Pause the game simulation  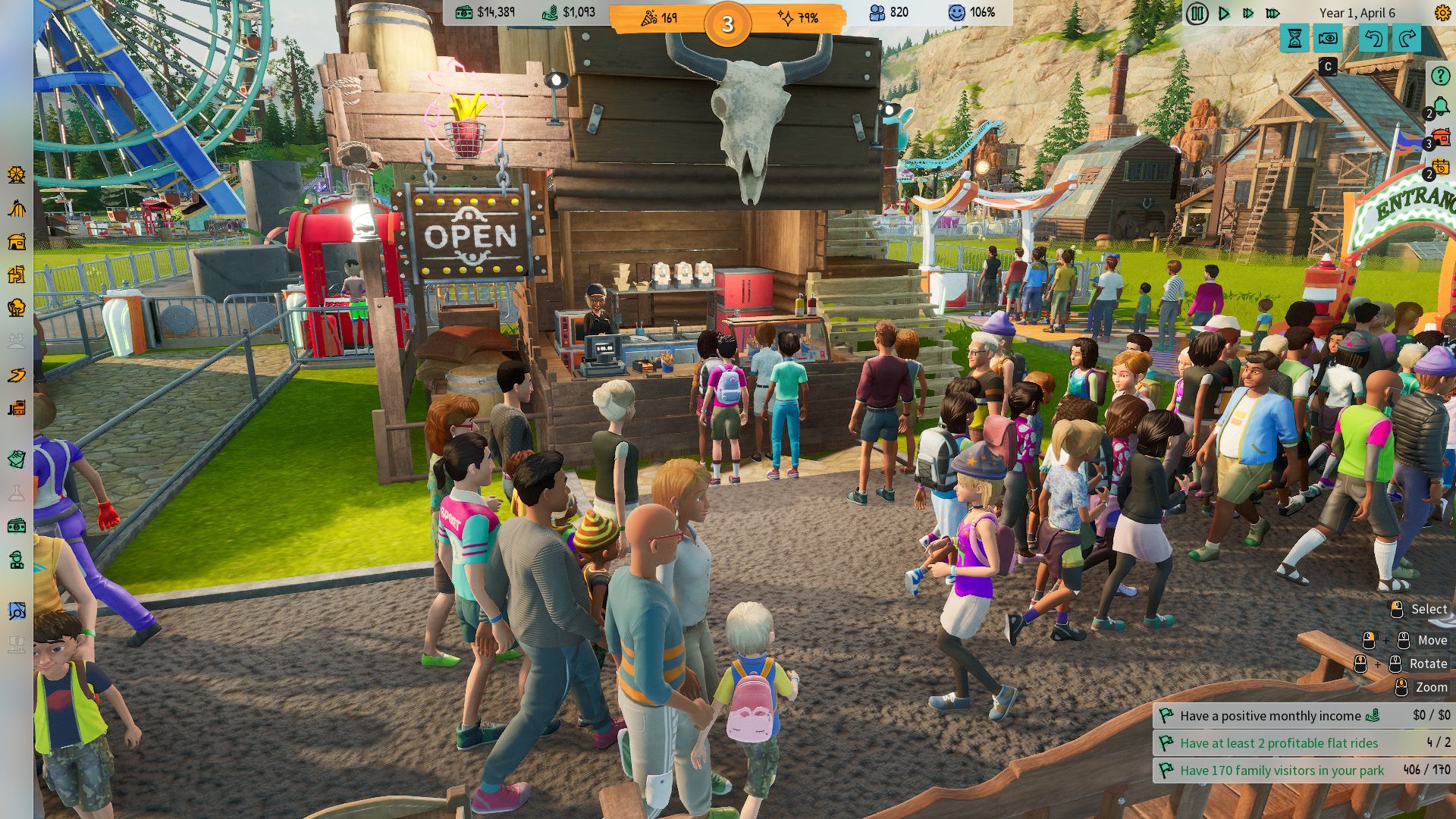[1197, 14]
